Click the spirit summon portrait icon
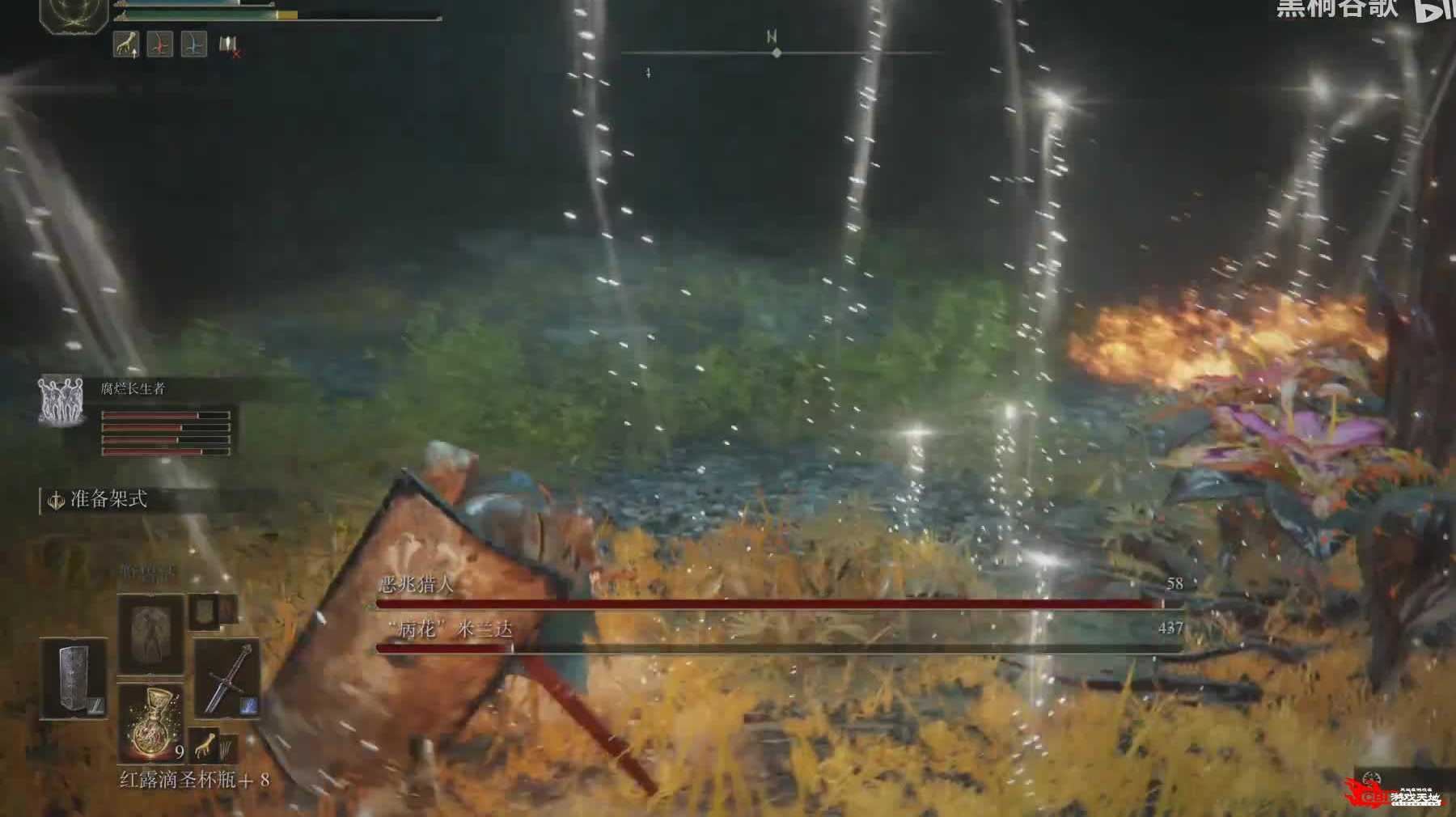Viewport: 1456px width, 817px height. pos(61,399)
